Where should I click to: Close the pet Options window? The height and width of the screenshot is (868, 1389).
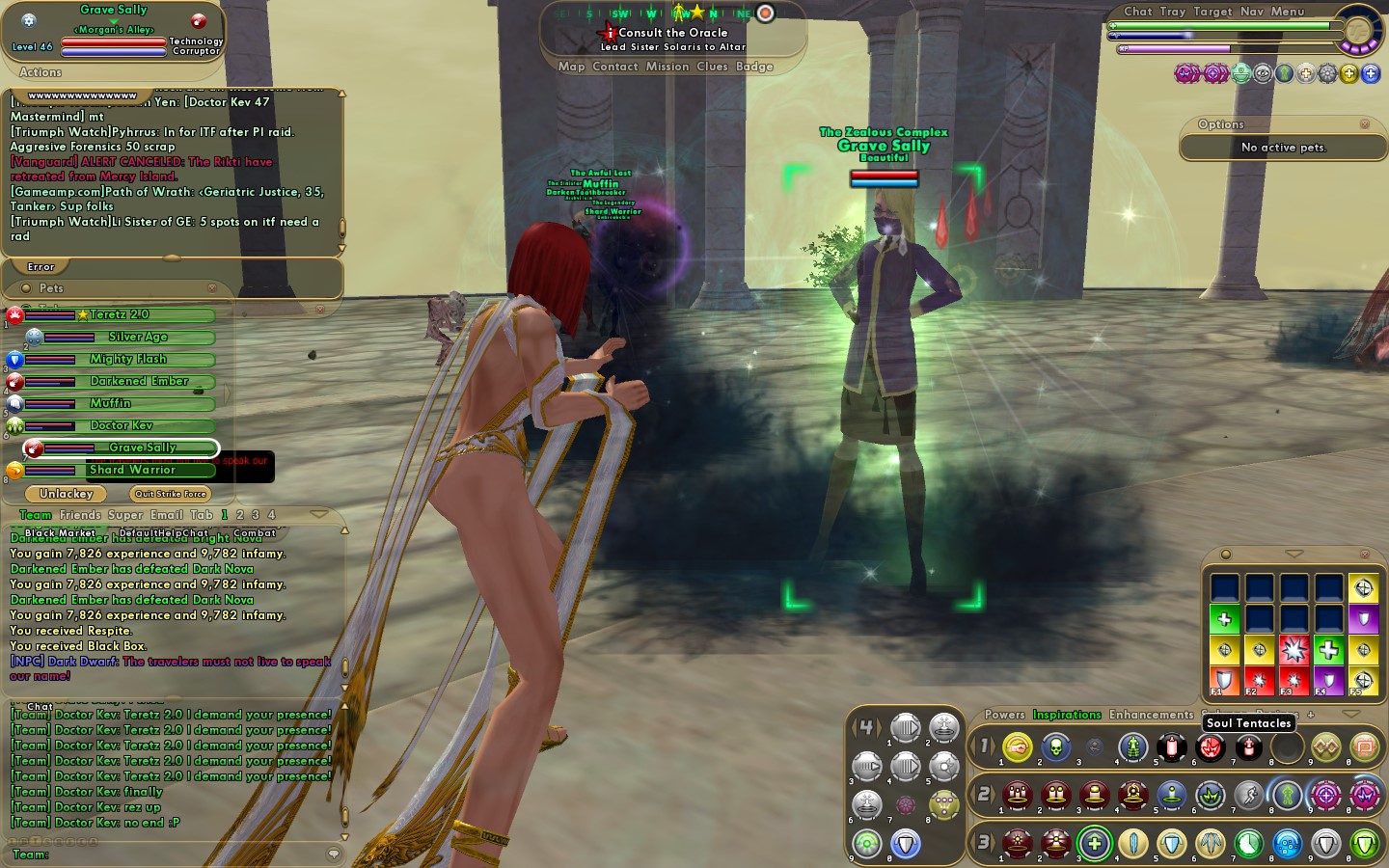pos(1364,124)
